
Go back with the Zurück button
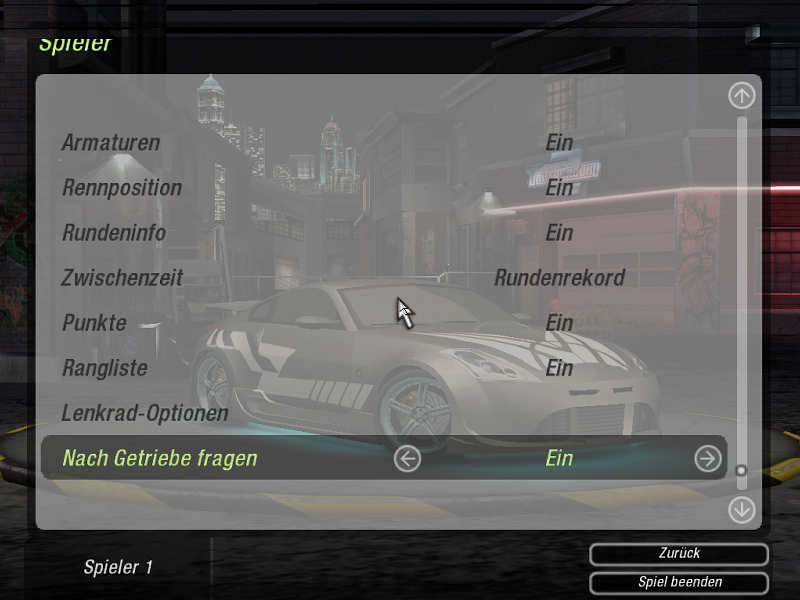(x=679, y=554)
